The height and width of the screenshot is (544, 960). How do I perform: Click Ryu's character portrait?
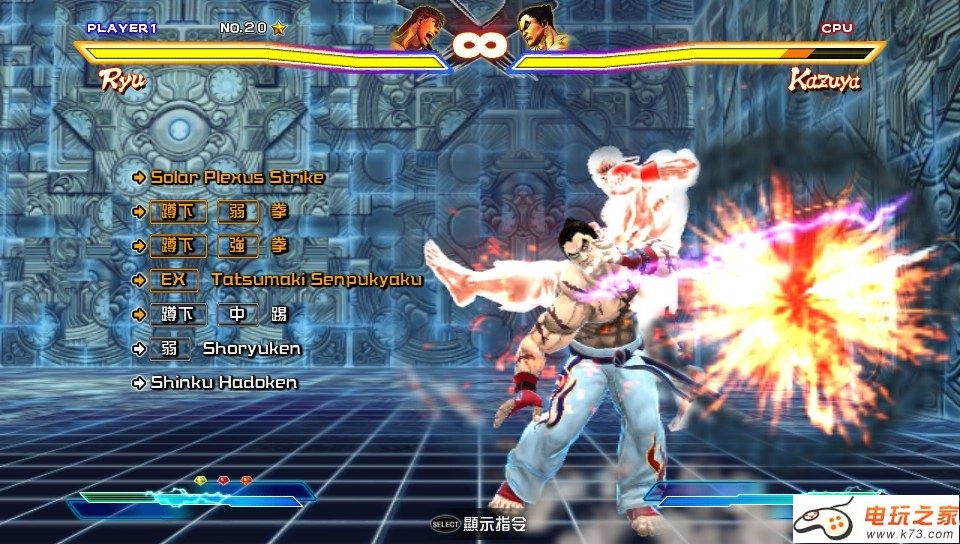click(415, 30)
